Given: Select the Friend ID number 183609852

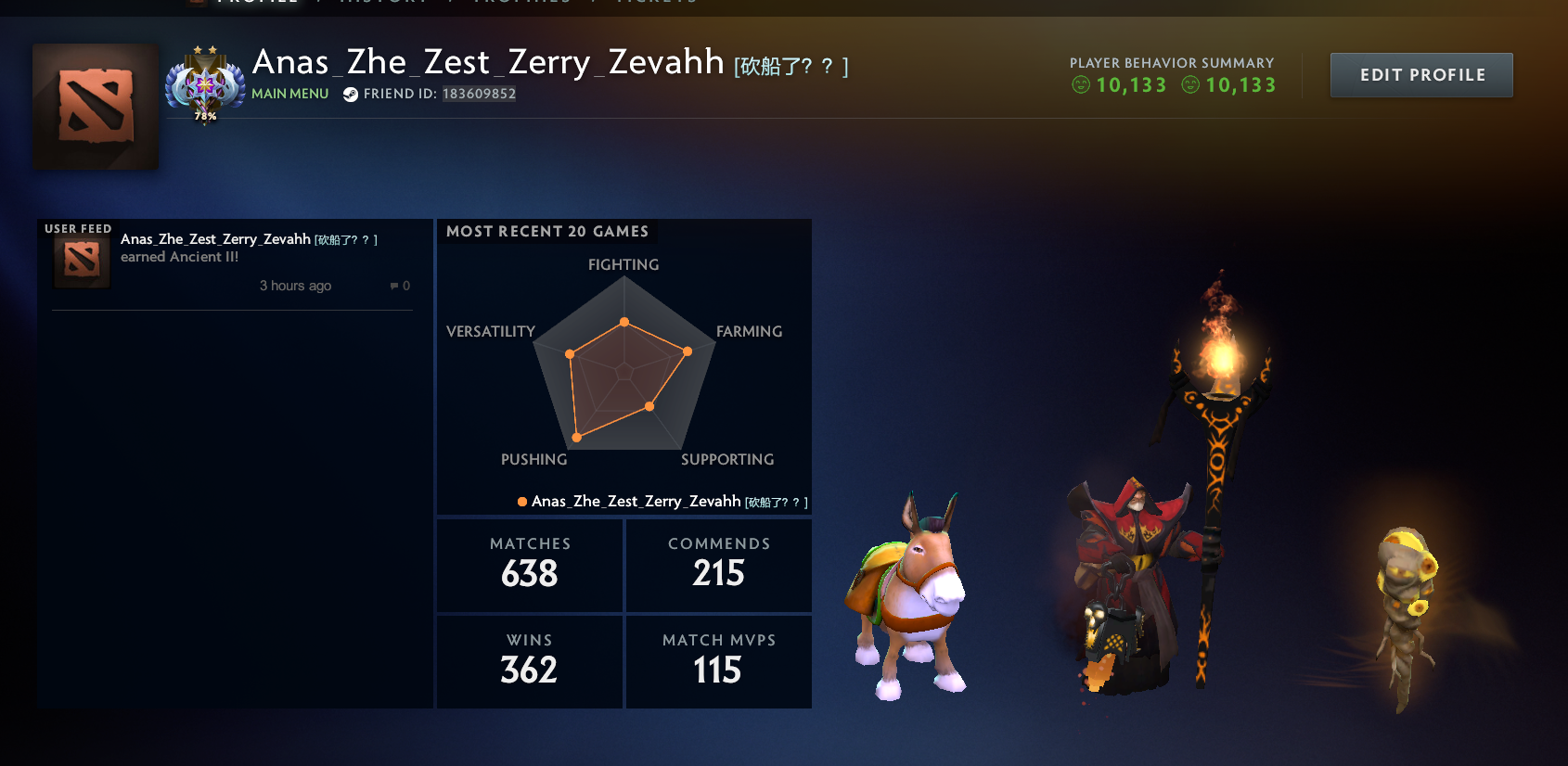Looking at the screenshot, I should (480, 93).
